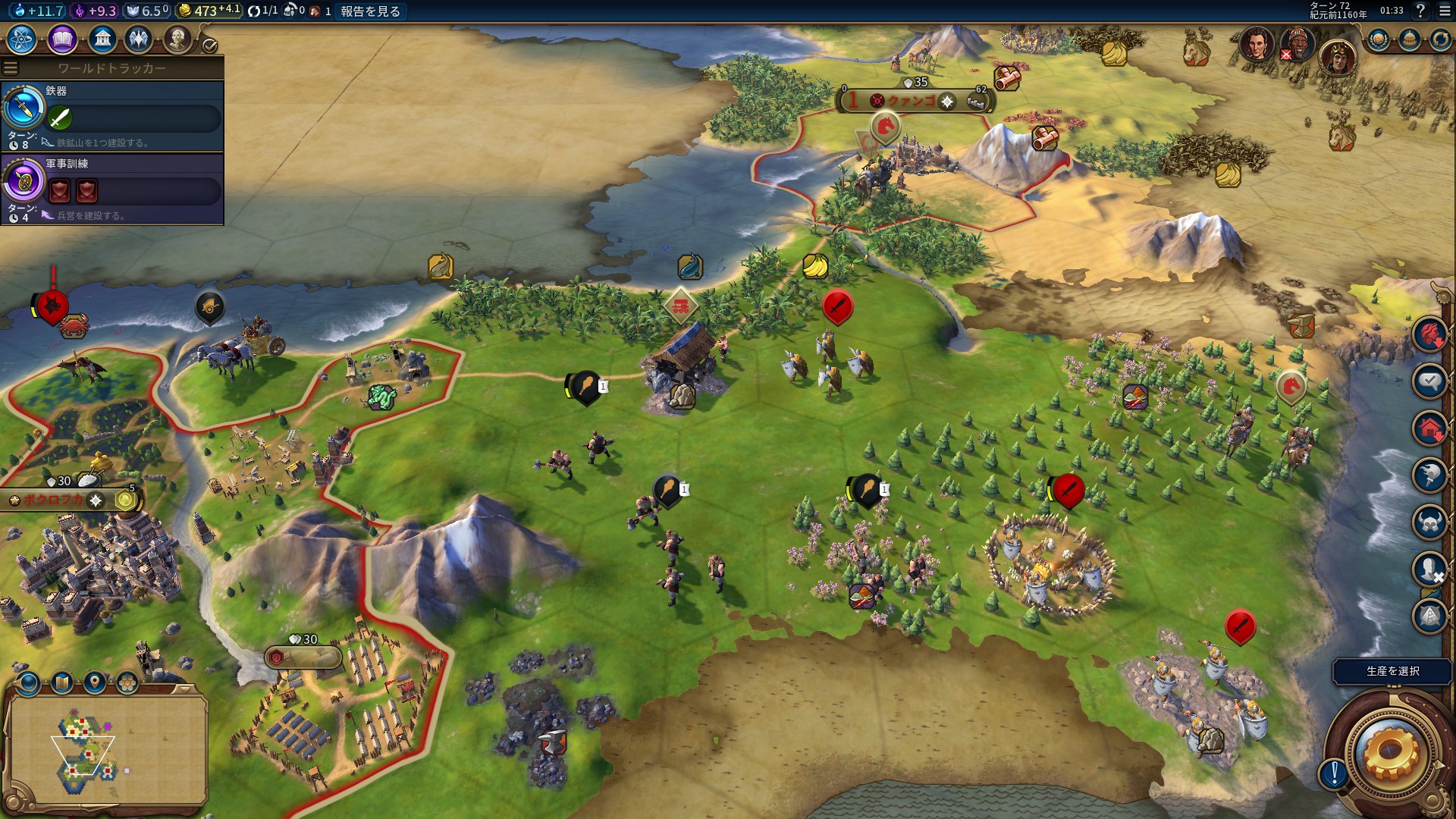Open the world tracker hamburger menu

11,68
